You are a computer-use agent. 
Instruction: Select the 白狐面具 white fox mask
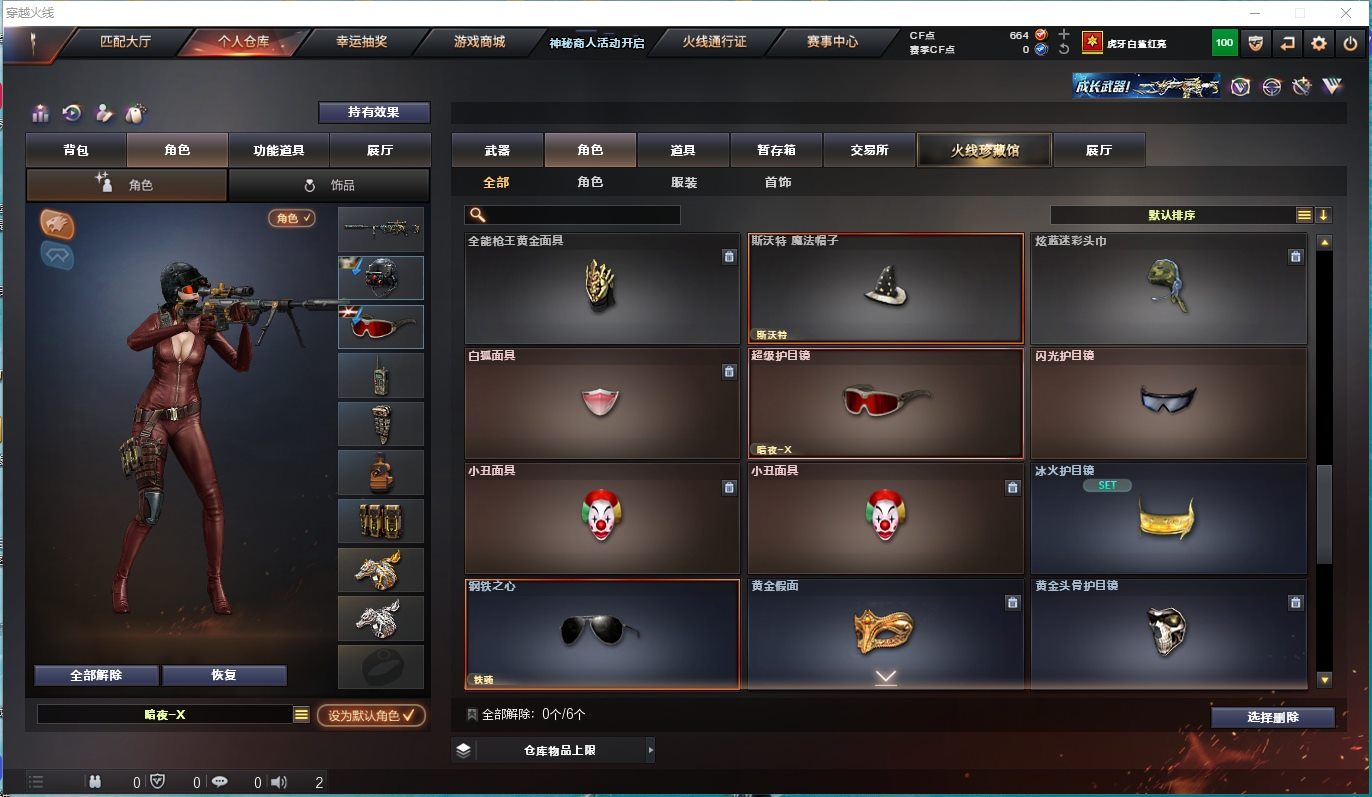coord(601,403)
